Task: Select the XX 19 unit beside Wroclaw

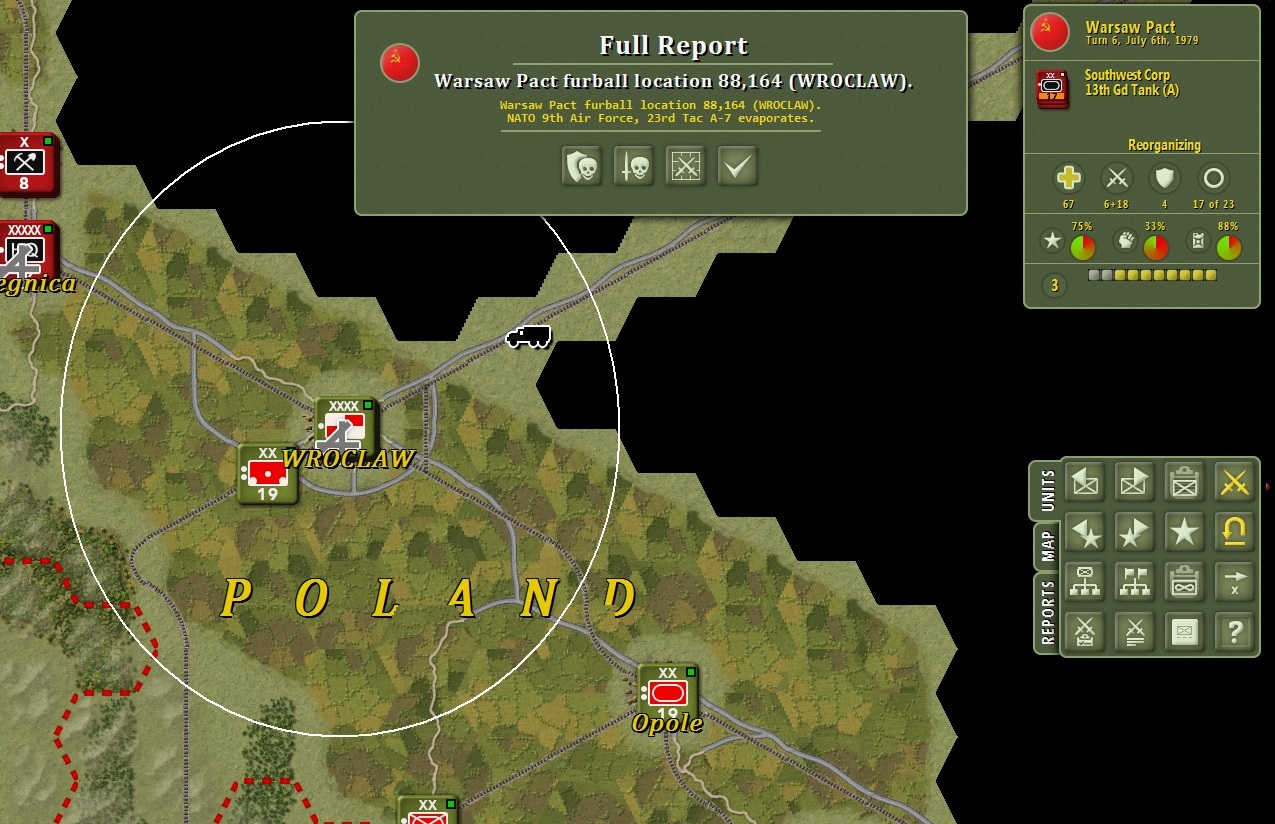Action: (x=268, y=474)
